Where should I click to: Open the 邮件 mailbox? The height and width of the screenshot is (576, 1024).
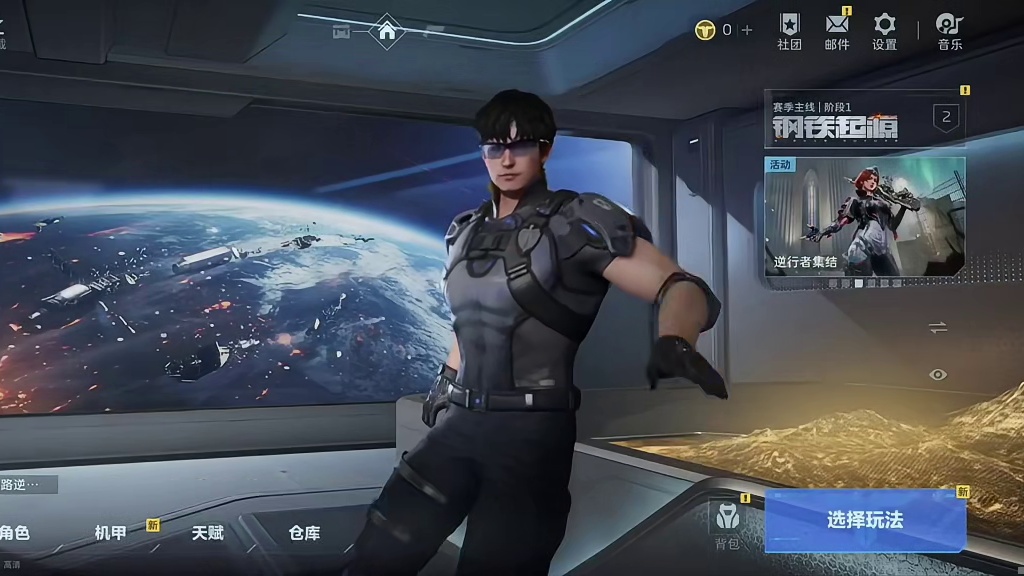click(x=837, y=31)
